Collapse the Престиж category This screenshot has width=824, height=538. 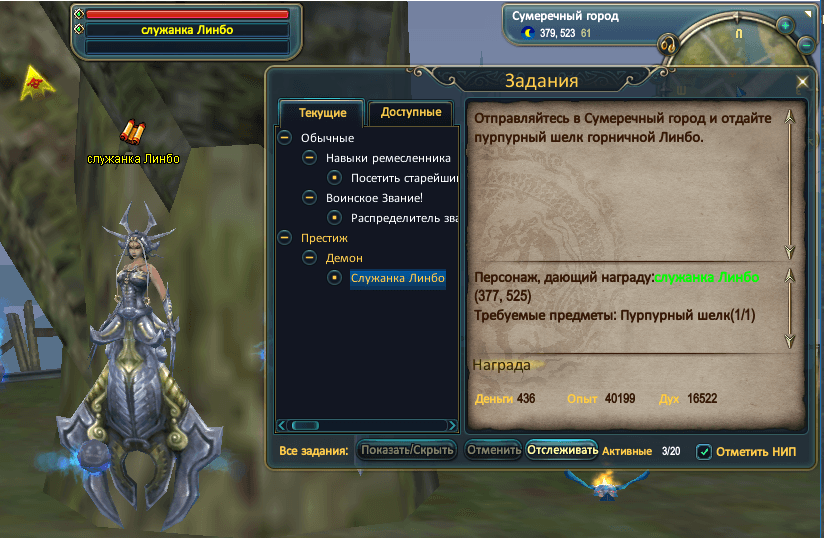[285, 238]
